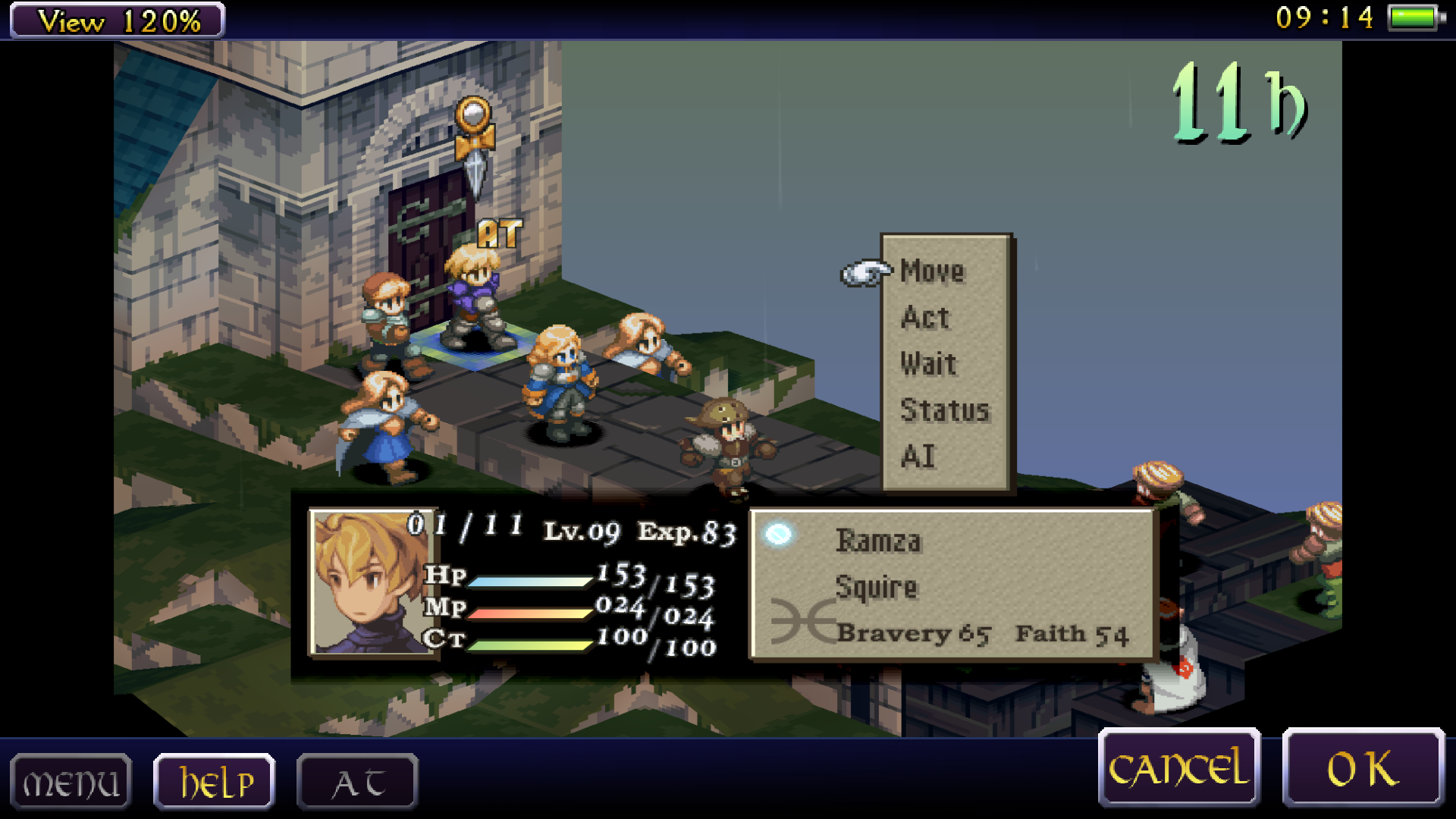Choose the Act command
The height and width of the screenshot is (819, 1456).
[925, 318]
